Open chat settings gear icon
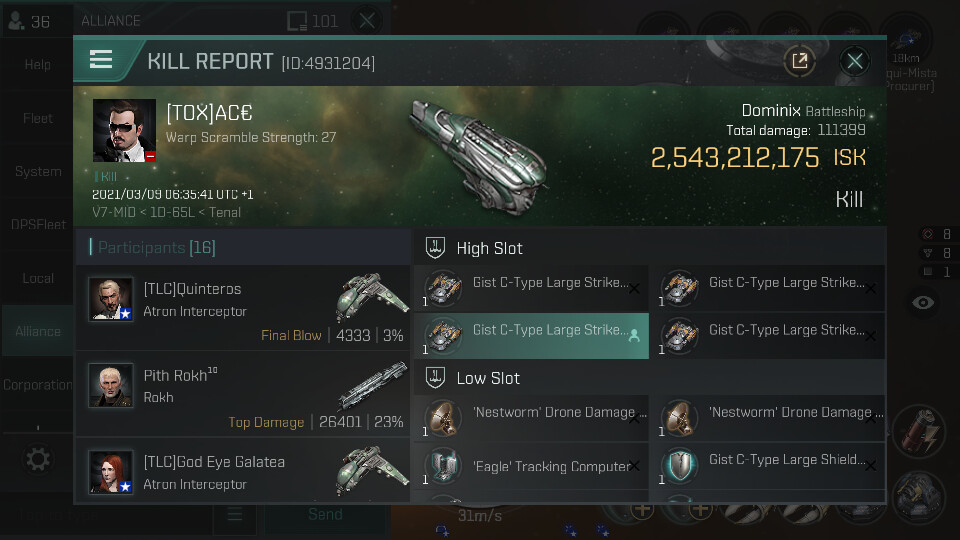This screenshot has height=540, width=960. (38, 459)
